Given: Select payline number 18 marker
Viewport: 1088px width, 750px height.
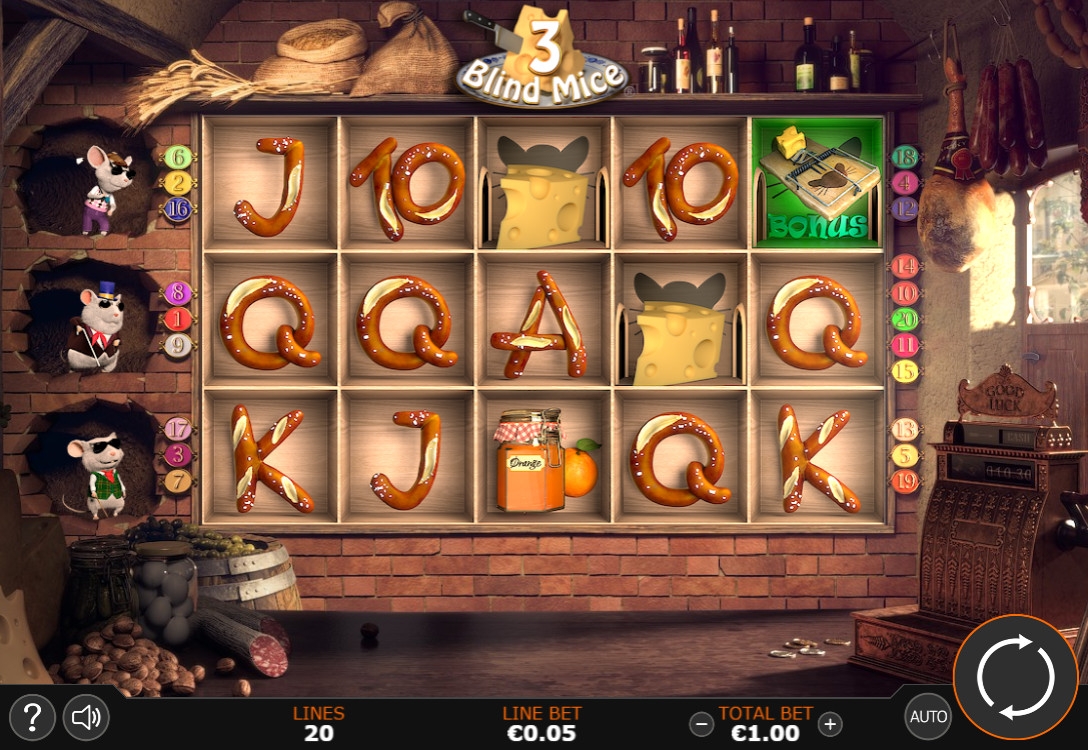Looking at the screenshot, I should coord(905,156).
